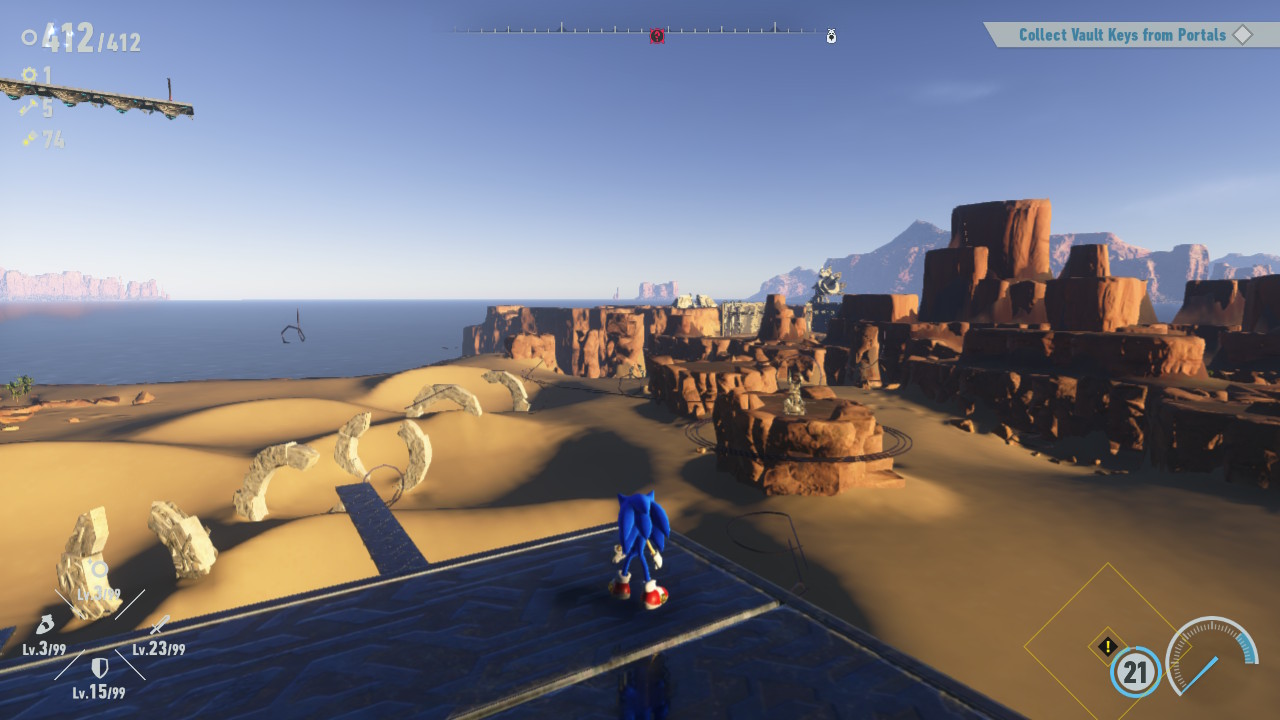
Task: Select the yellow Portal Gear icon
Action: click(x=29, y=74)
